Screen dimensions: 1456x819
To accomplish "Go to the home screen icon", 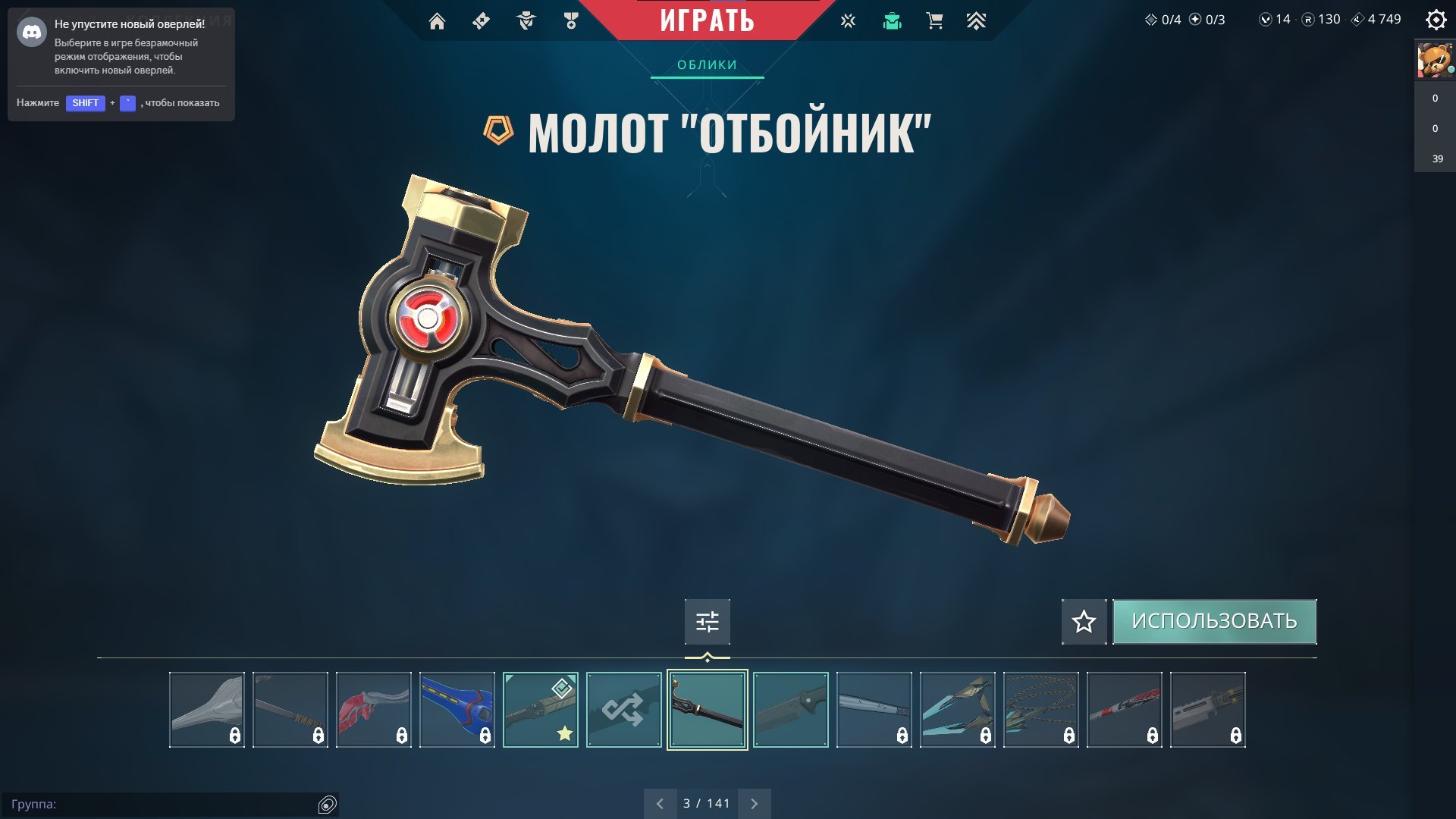I will click(437, 21).
